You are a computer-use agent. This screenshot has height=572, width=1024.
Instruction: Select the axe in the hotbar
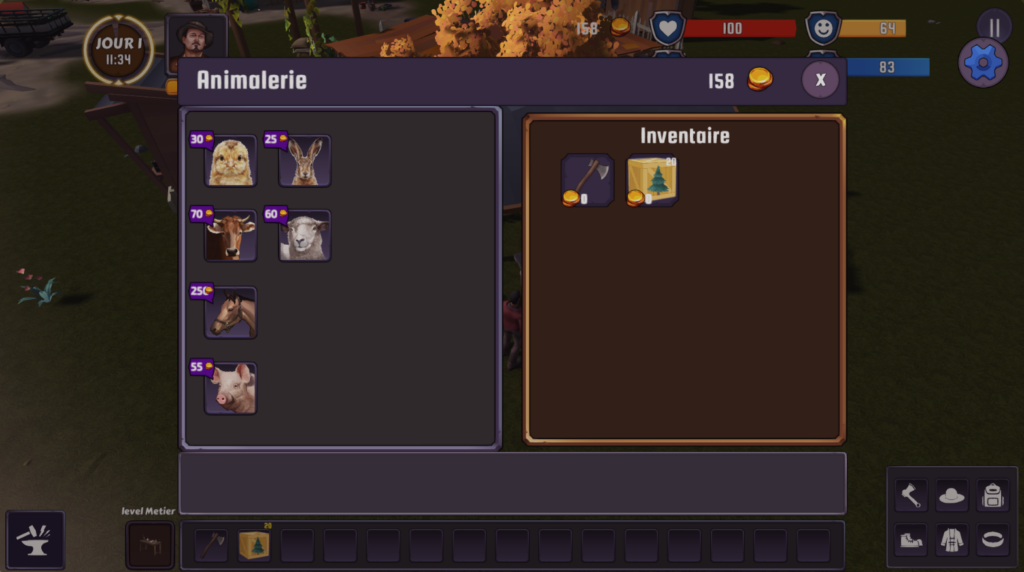click(211, 546)
